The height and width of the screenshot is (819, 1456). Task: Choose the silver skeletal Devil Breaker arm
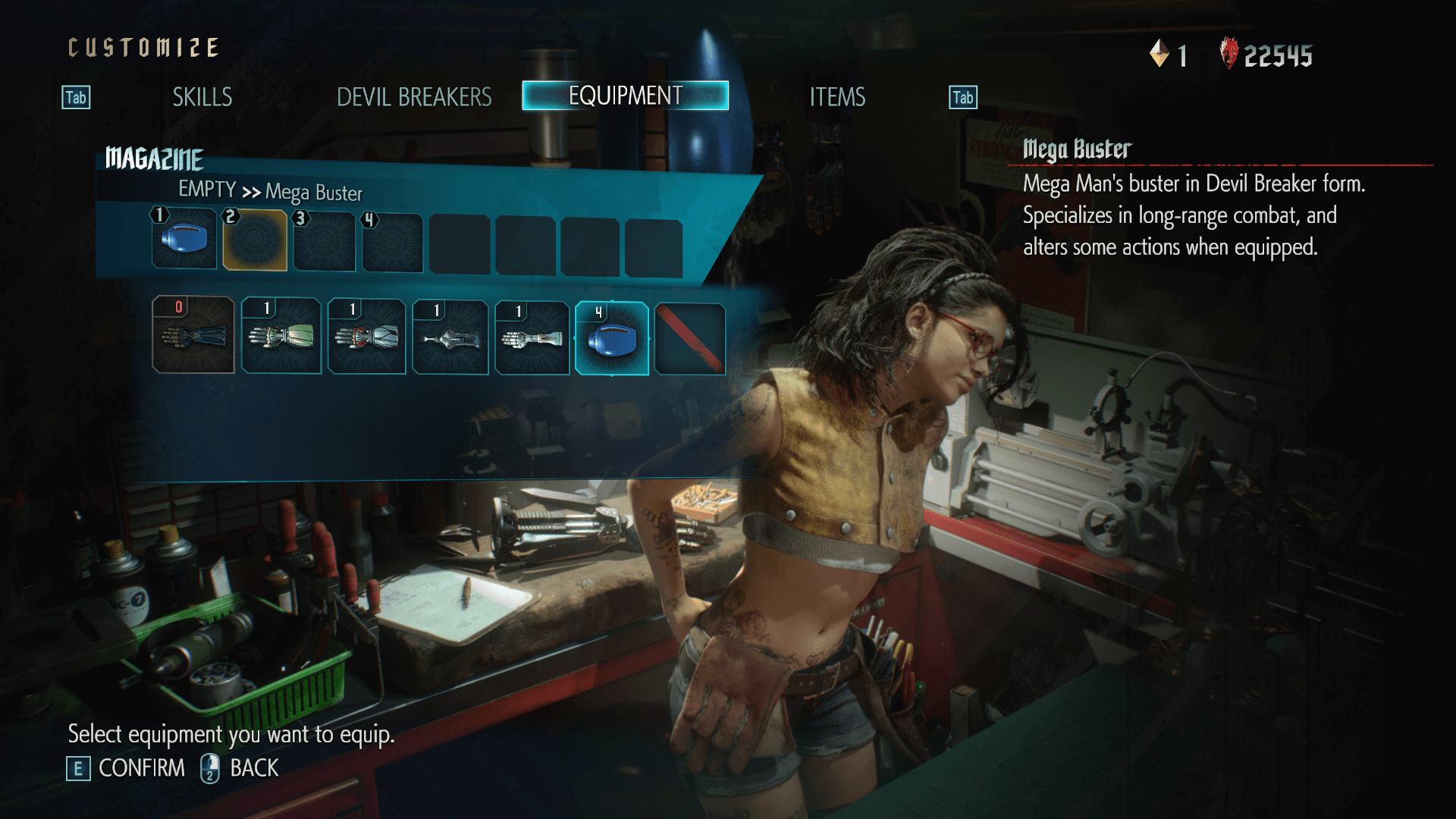(532, 338)
